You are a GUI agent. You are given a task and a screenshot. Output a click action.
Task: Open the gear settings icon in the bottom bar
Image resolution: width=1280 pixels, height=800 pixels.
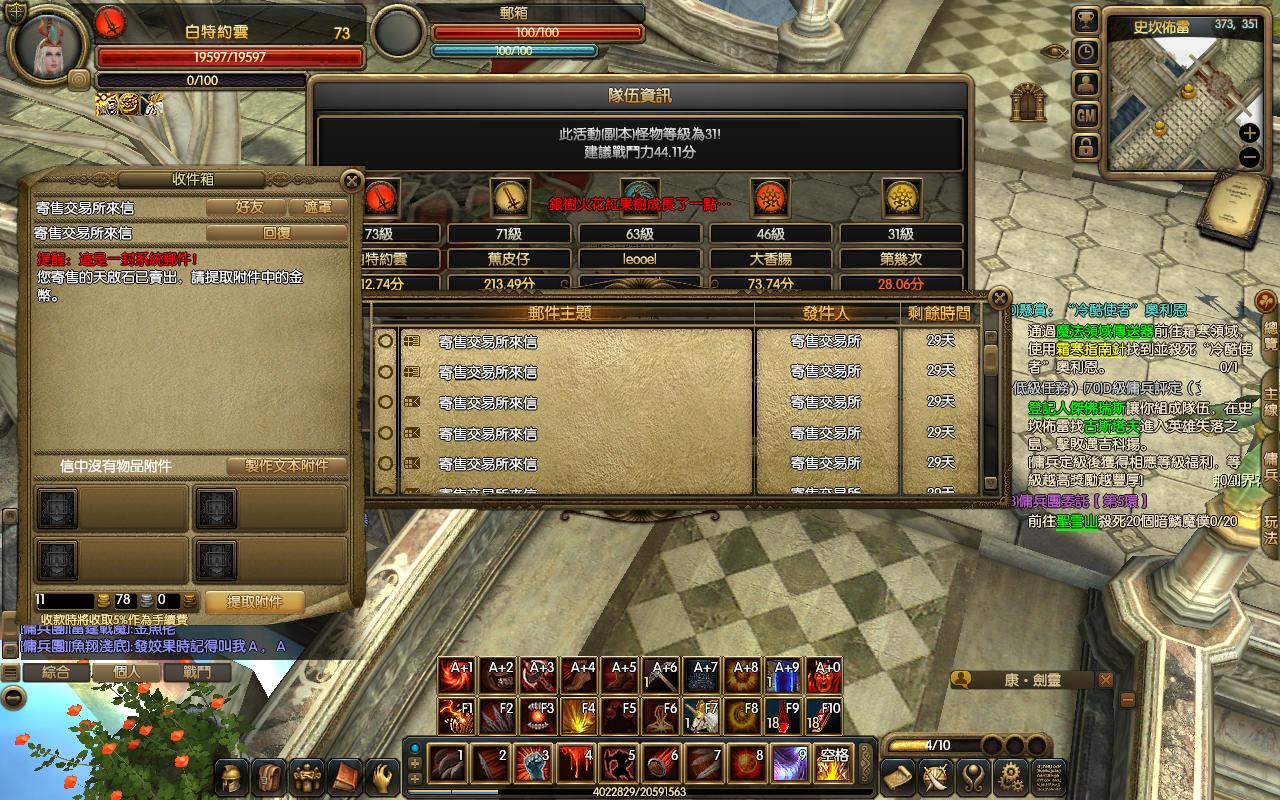pos(1011,776)
